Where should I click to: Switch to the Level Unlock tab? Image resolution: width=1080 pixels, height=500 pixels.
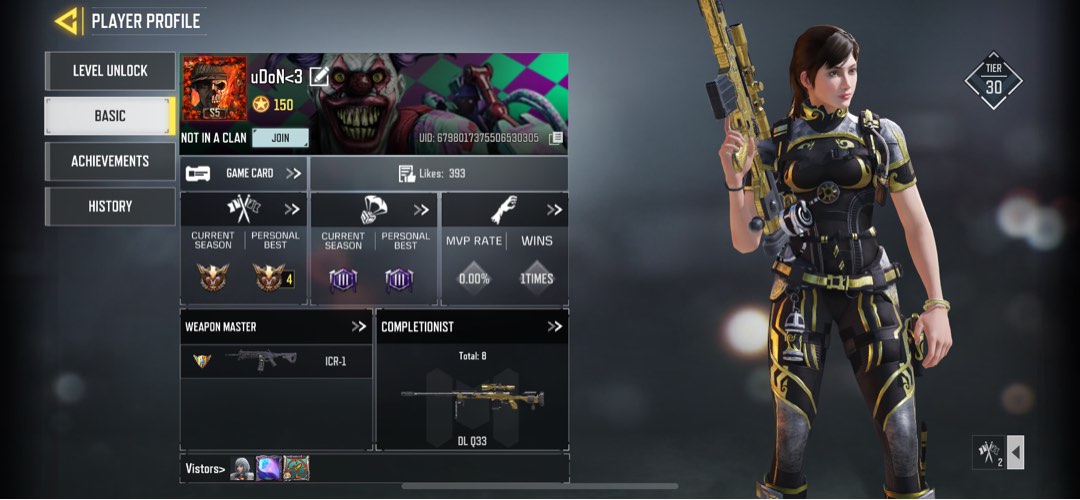pyautogui.click(x=110, y=71)
